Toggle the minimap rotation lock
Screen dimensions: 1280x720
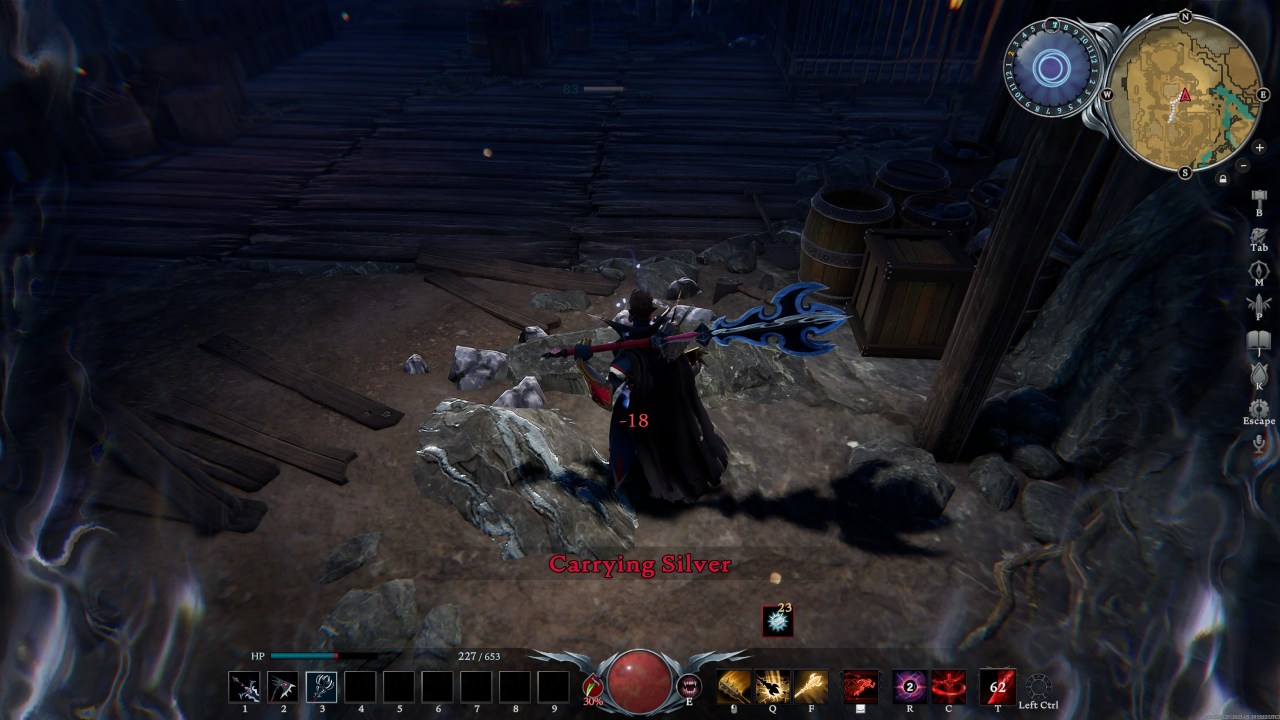1222,179
